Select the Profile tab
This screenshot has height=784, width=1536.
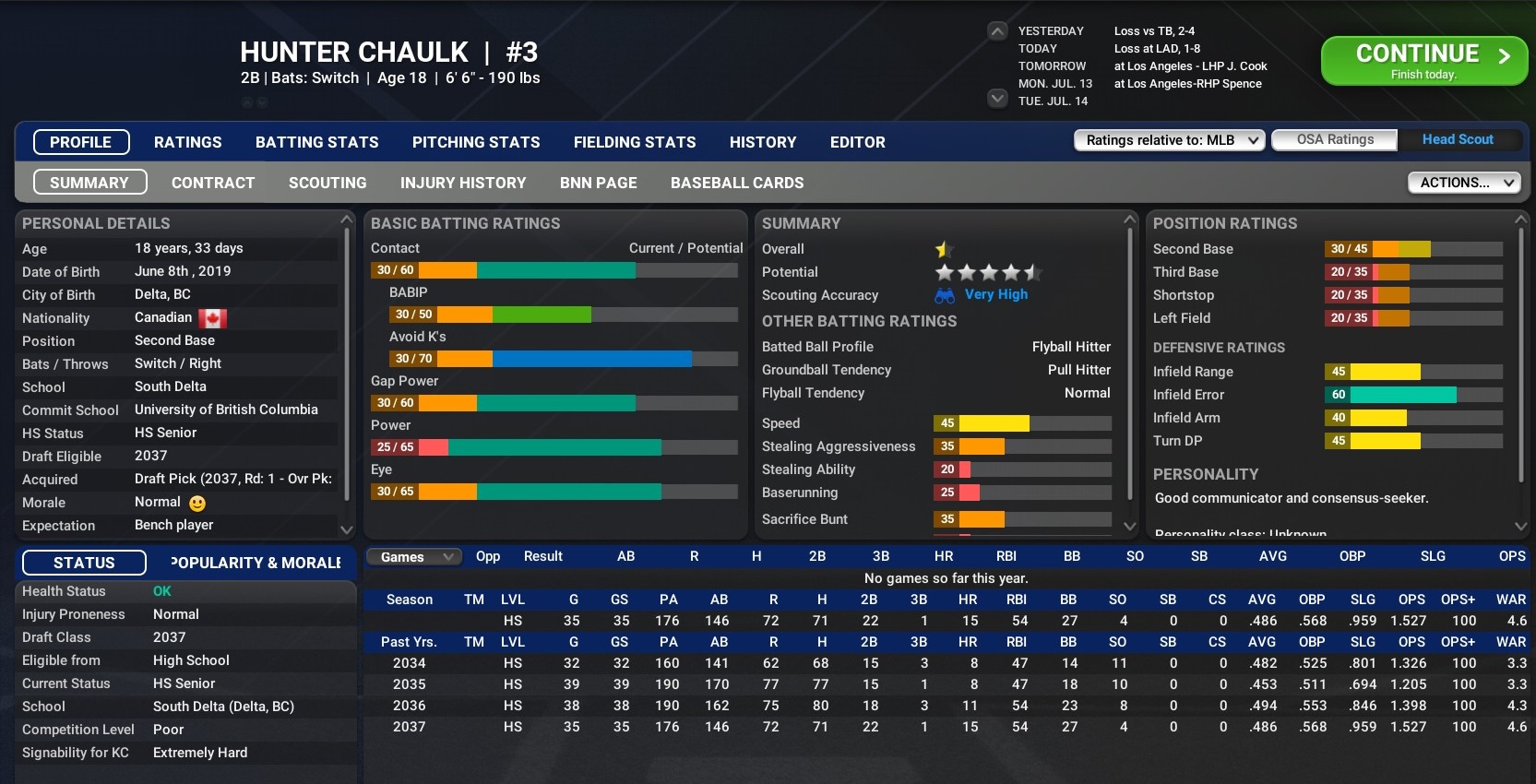(81, 142)
